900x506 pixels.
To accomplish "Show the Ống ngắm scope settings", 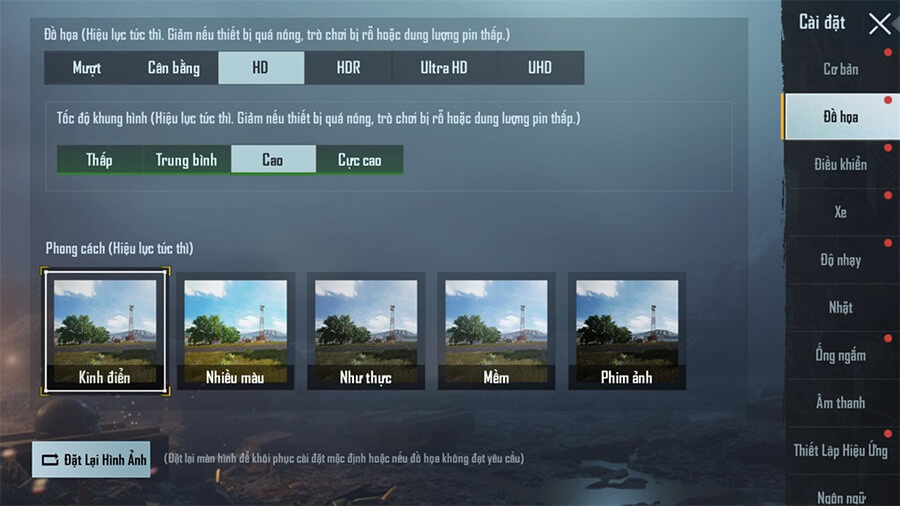I will point(841,355).
